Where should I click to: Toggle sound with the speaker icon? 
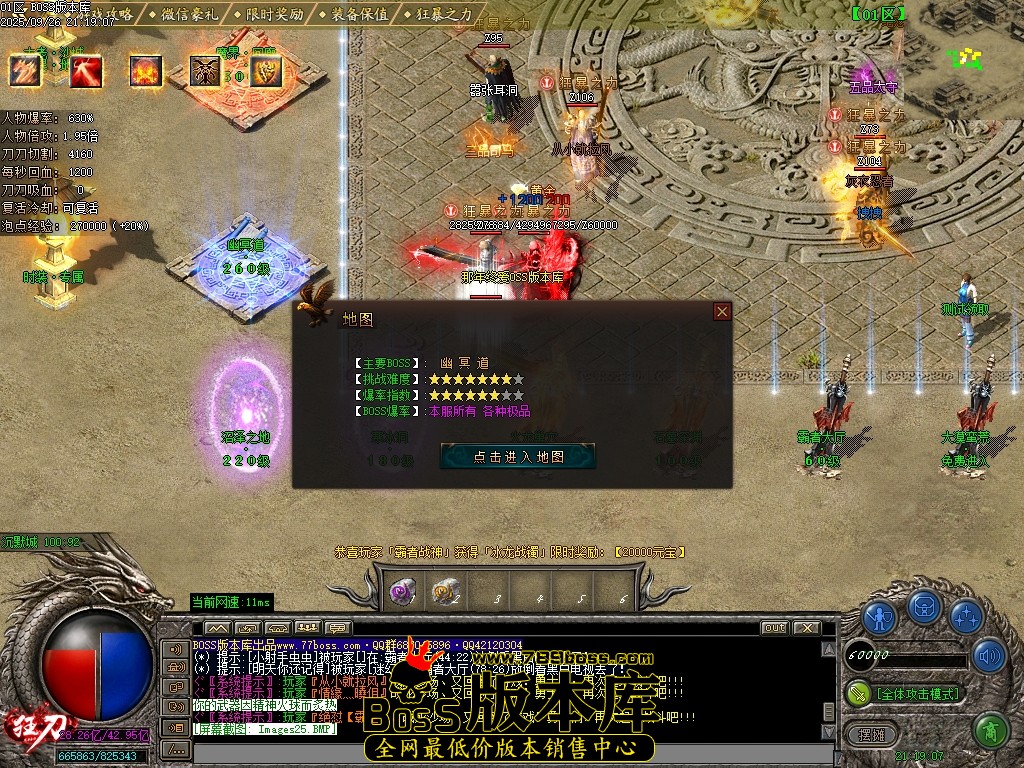990,656
